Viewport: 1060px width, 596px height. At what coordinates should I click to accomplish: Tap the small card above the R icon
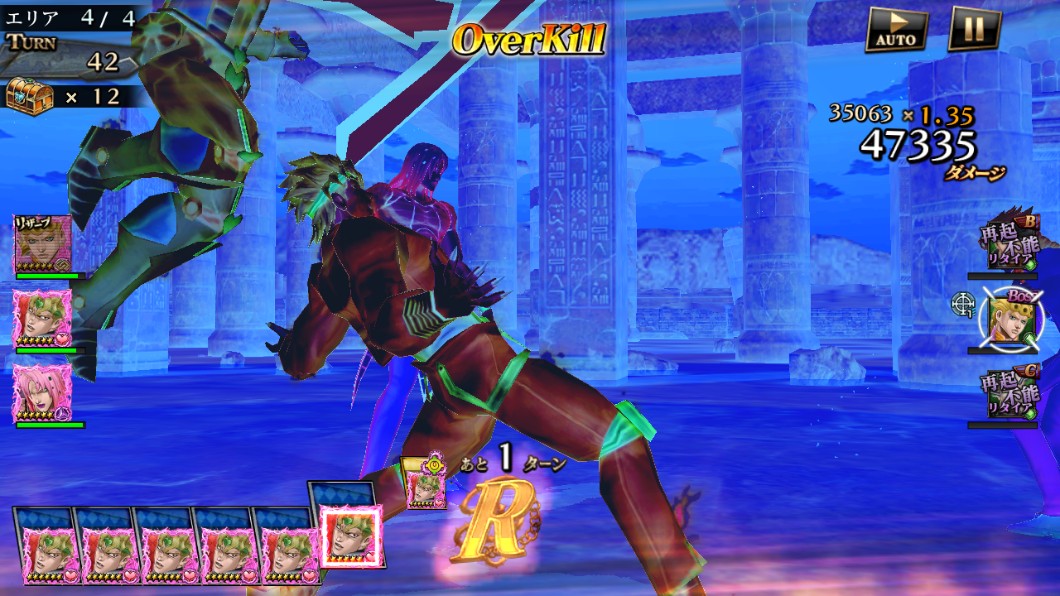pyautogui.click(x=426, y=484)
